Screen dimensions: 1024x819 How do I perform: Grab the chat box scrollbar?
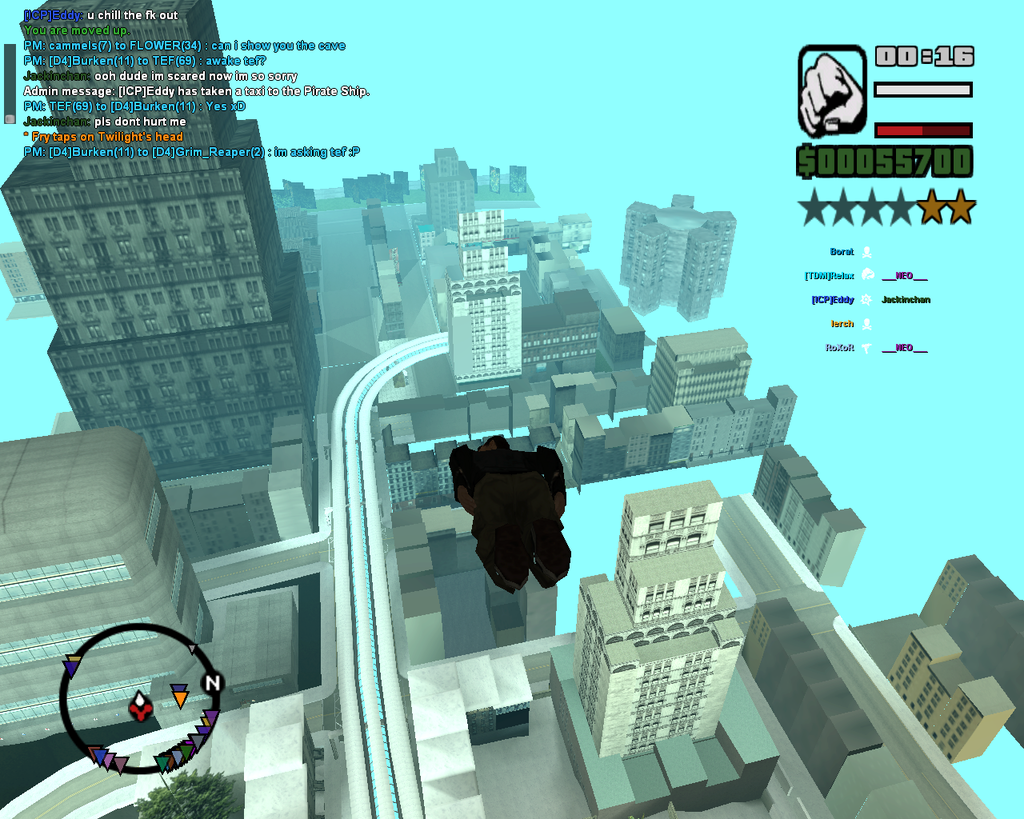[10, 82]
